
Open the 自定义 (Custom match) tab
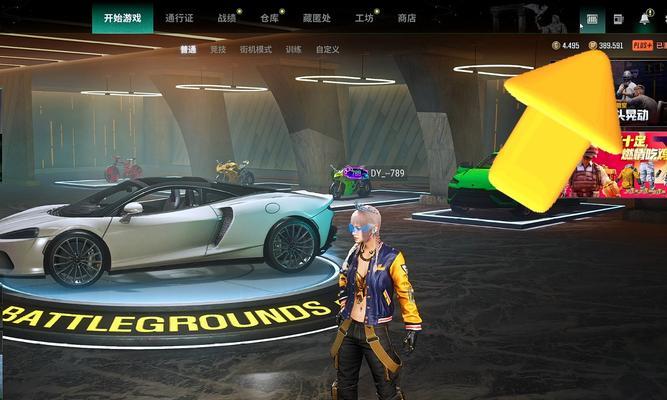click(327, 49)
